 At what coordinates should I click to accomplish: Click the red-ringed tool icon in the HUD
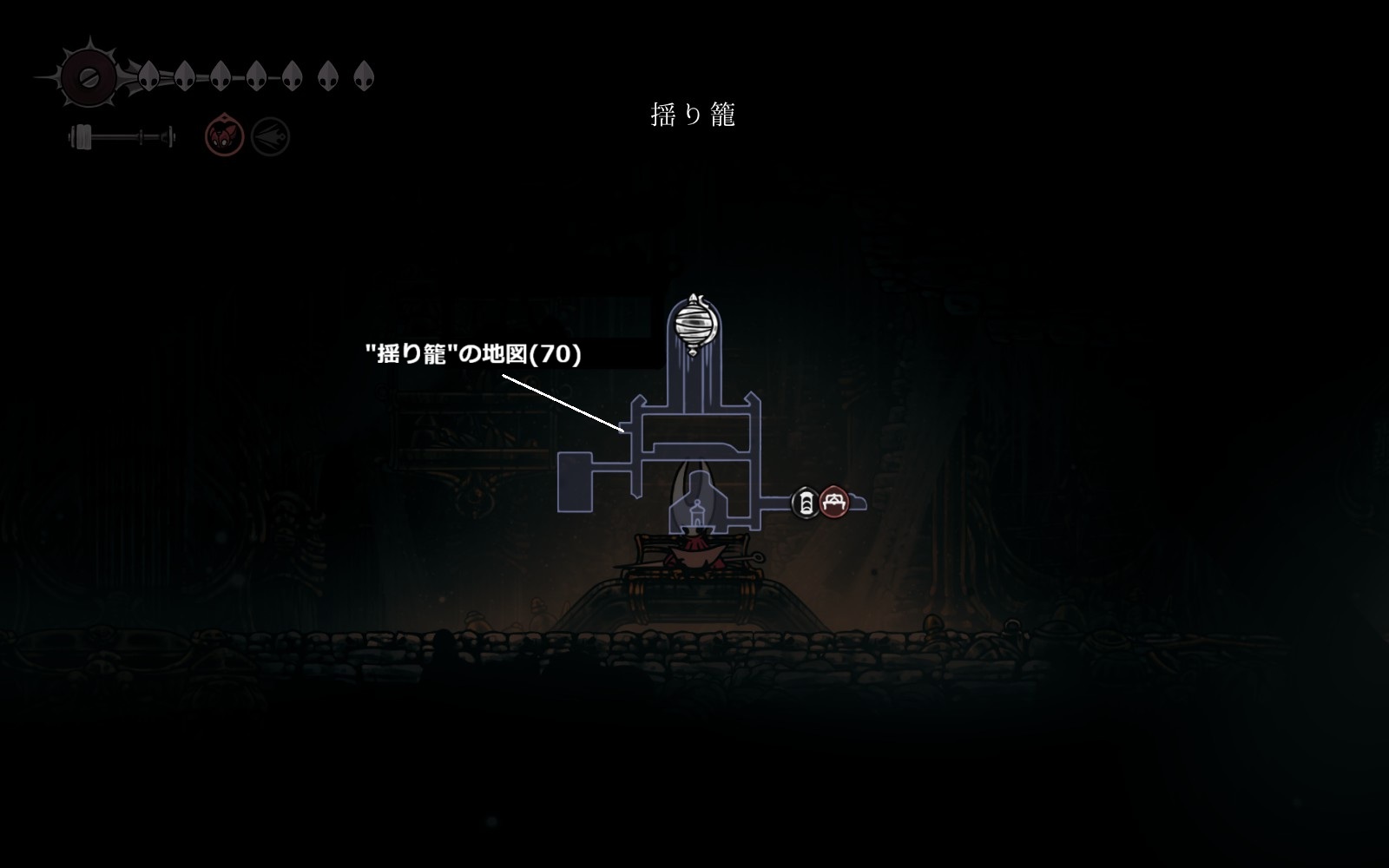point(220,136)
